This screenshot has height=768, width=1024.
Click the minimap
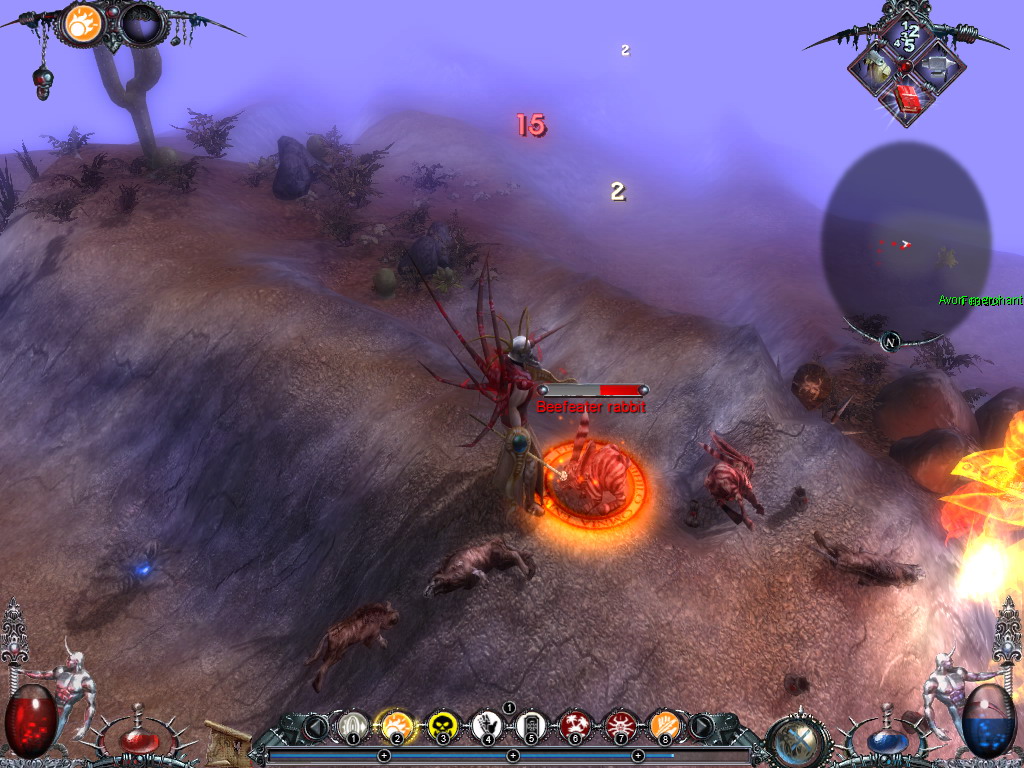906,241
